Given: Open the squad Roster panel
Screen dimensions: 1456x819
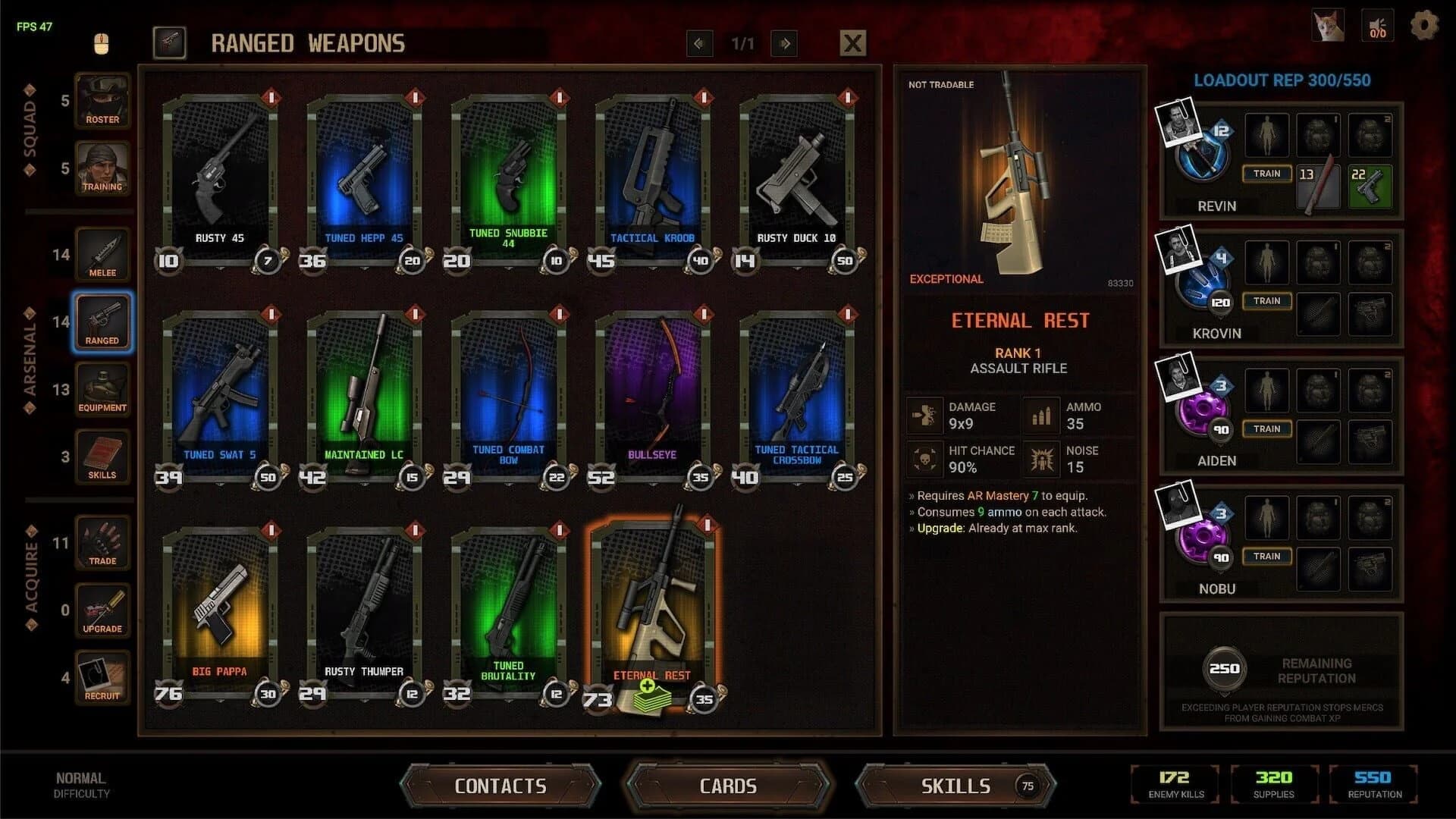Looking at the screenshot, I should pos(102,101).
